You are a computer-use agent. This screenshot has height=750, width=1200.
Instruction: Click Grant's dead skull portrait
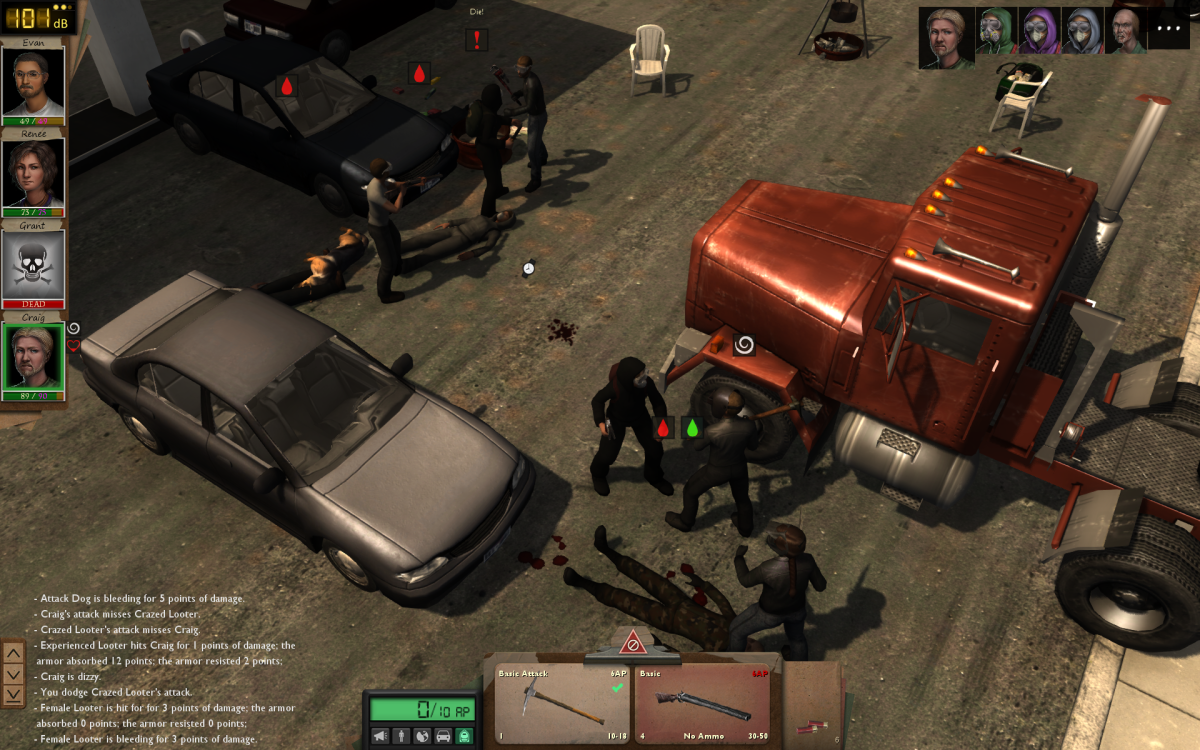point(33,265)
